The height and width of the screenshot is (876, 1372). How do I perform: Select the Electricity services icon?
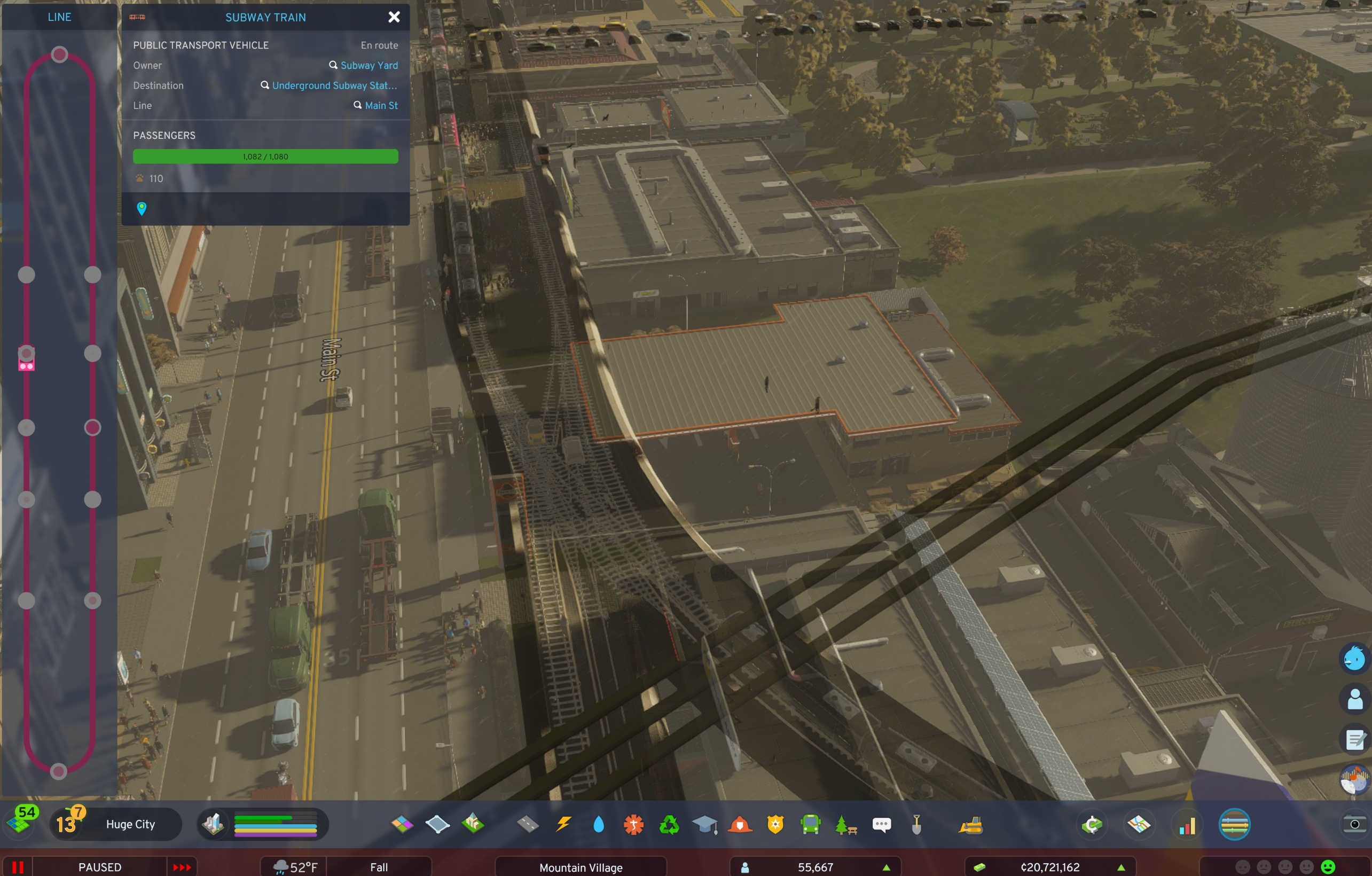[x=564, y=824]
